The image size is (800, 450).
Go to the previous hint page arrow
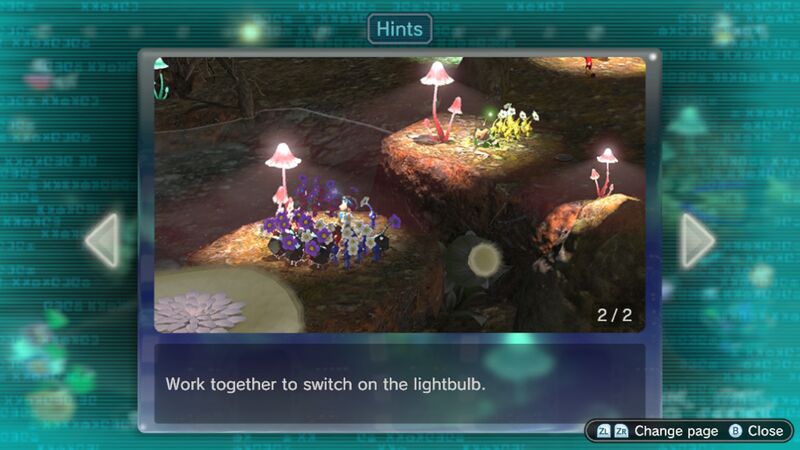(x=102, y=240)
